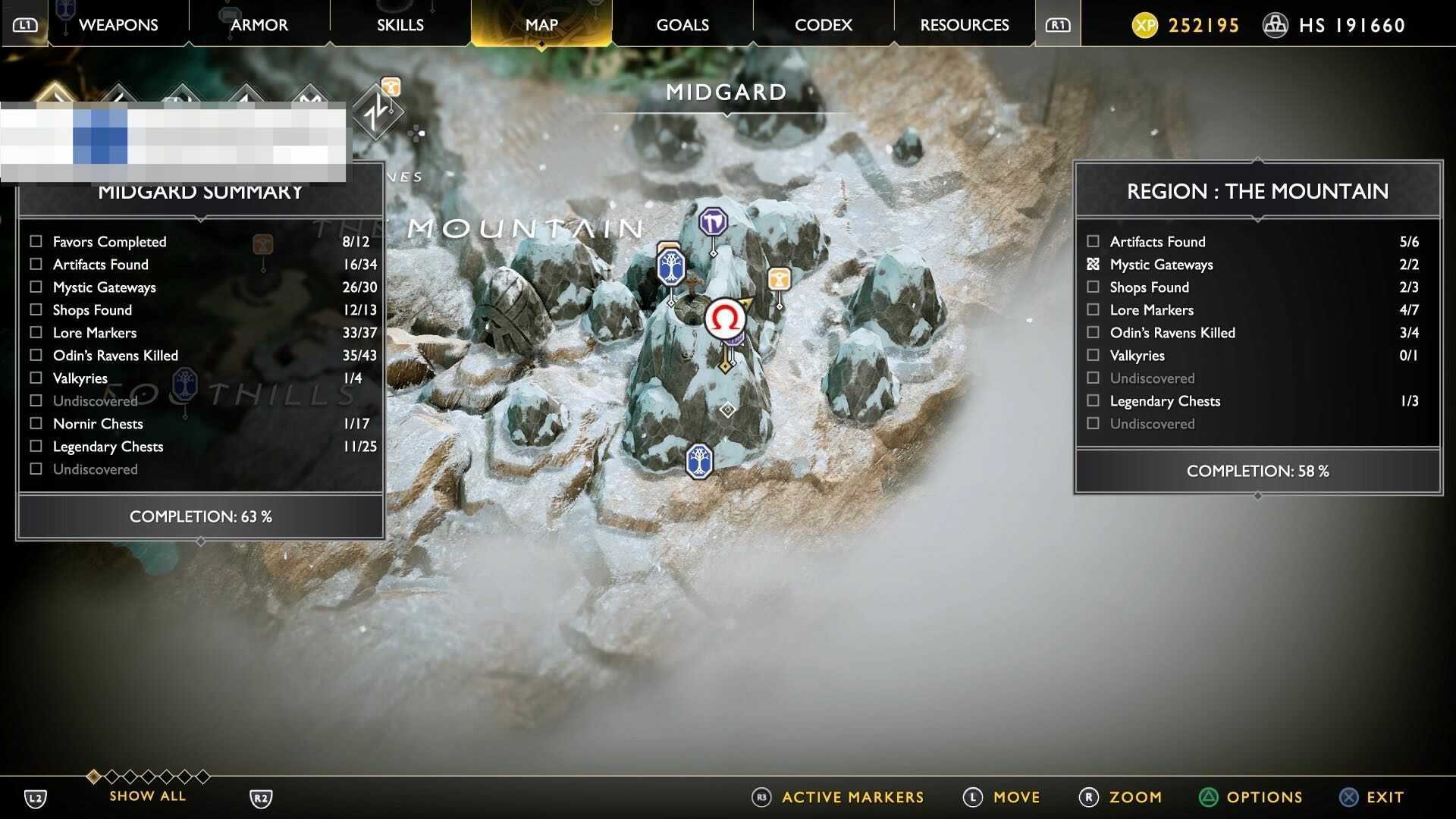This screenshot has height=819, width=1456.
Task: Toggle the Mystic Gateways checkbox in the Mountain panel
Action: point(1093,264)
